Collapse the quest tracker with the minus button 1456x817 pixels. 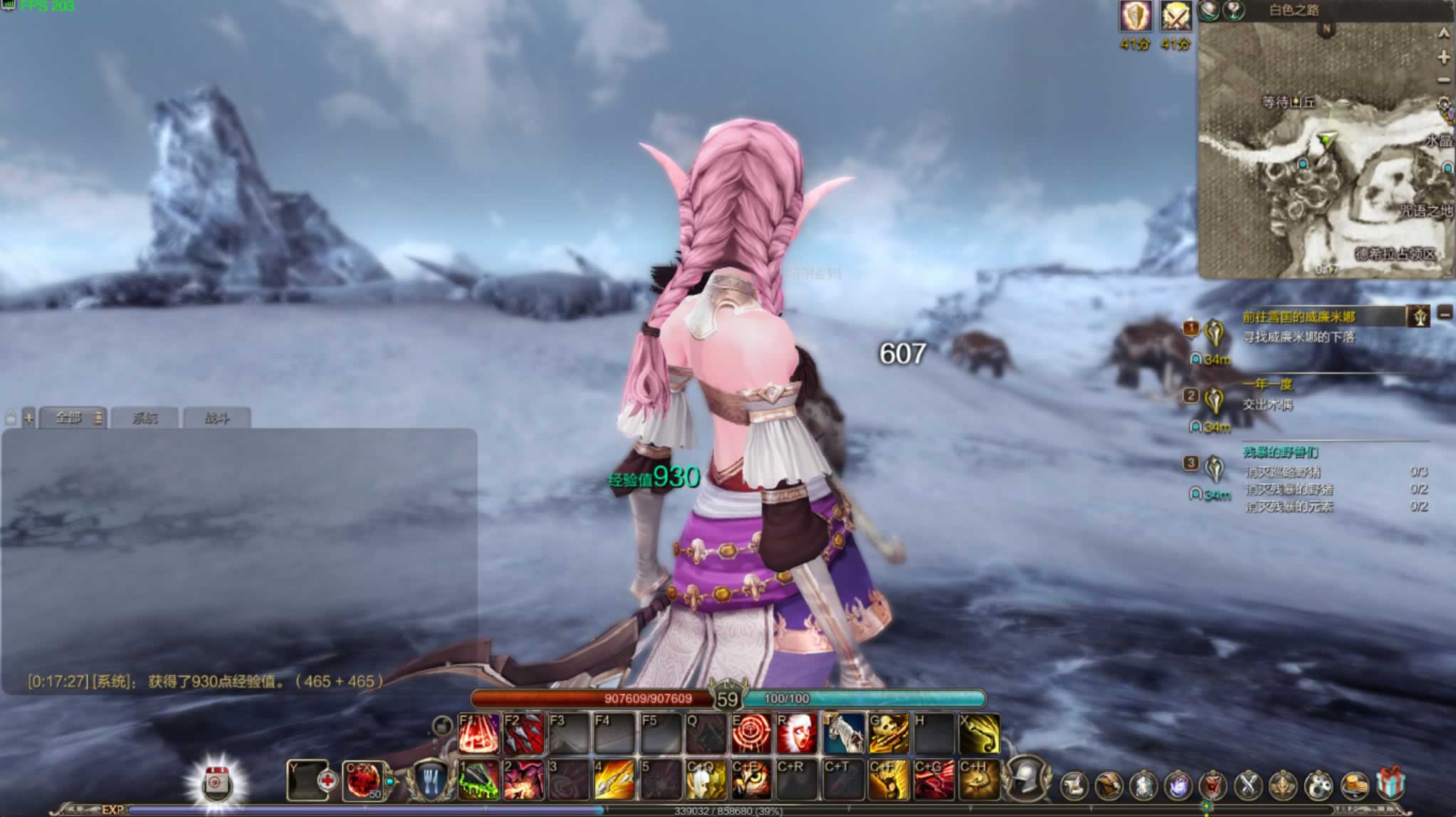[x=1445, y=313]
